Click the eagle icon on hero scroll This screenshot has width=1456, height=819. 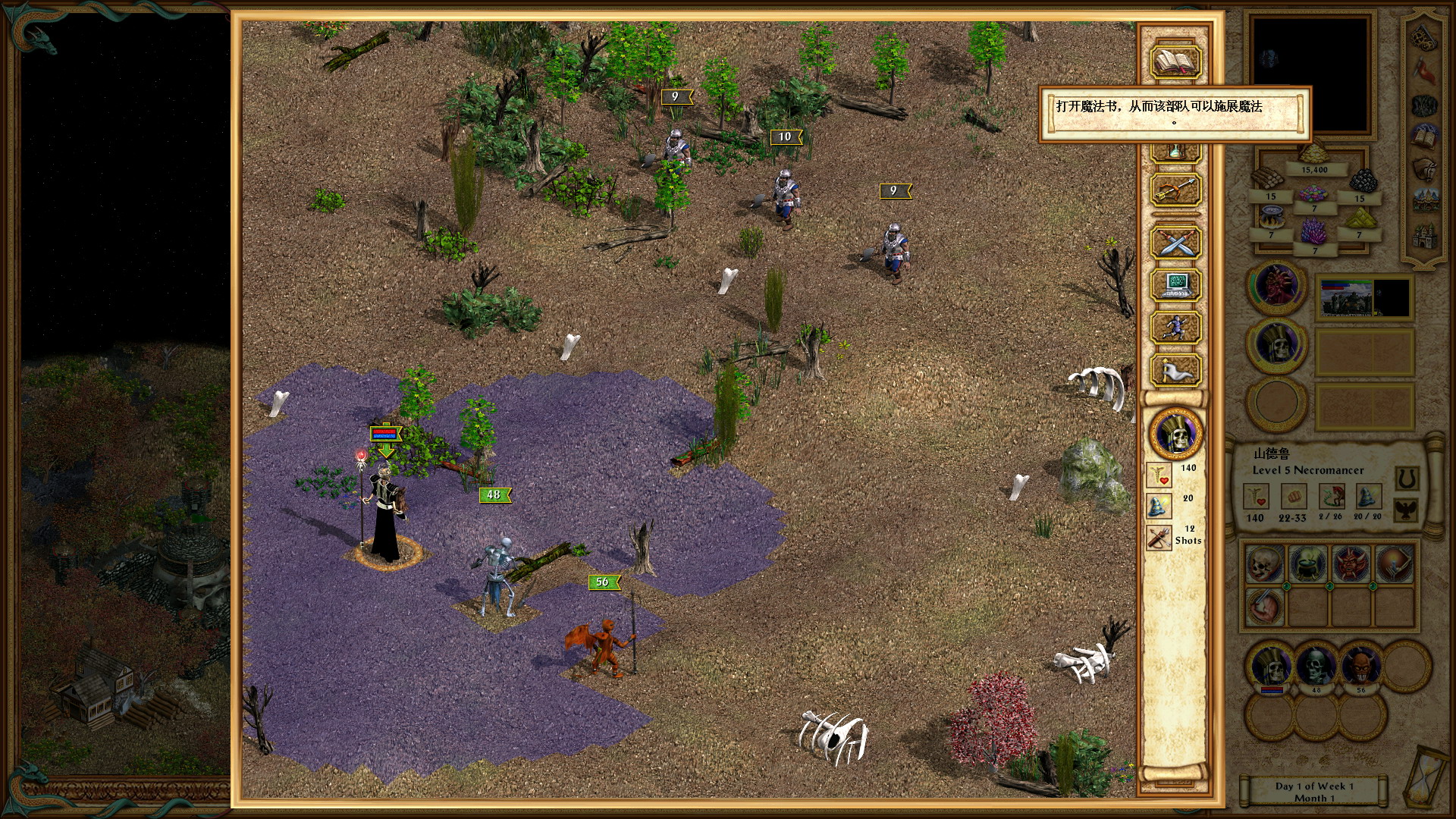(x=1407, y=509)
